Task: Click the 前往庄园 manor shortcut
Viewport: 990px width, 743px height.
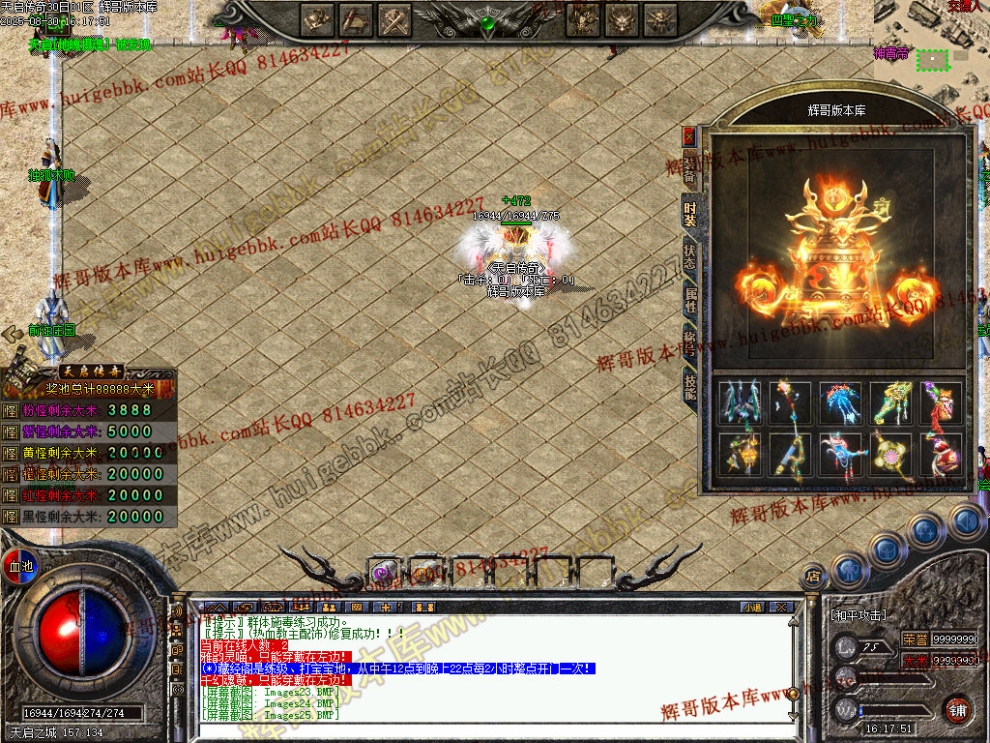Action: pyautogui.click(x=52, y=330)
